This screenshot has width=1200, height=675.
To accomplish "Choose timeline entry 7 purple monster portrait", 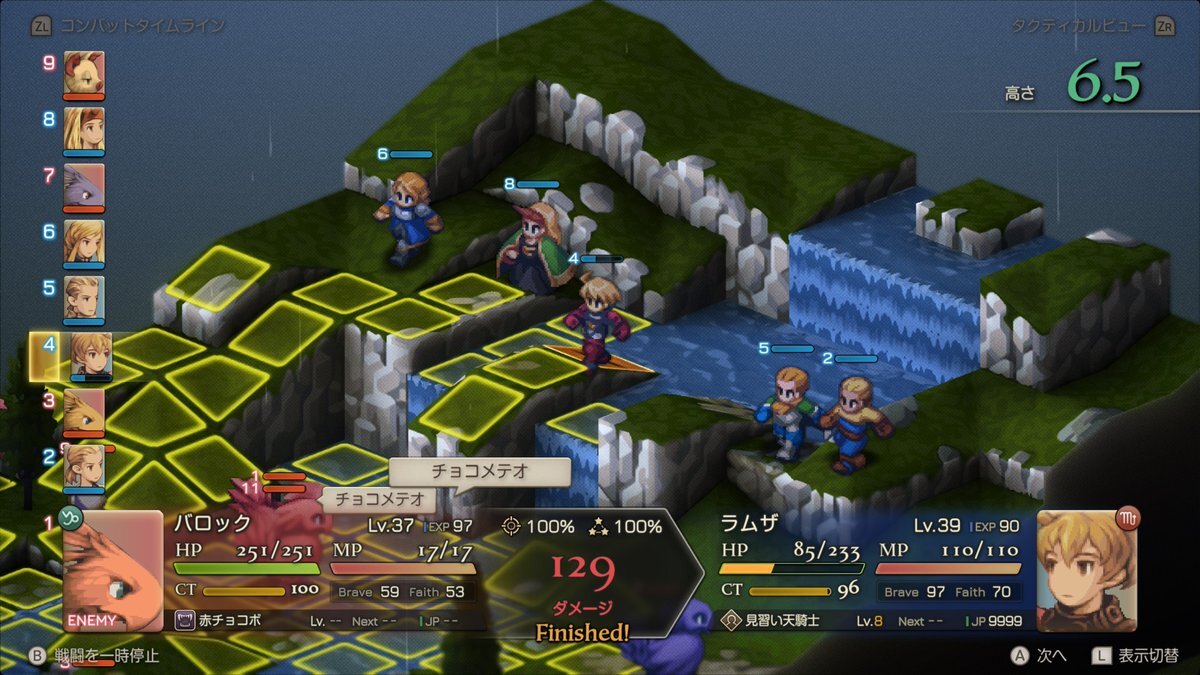I will click(84, 185).
